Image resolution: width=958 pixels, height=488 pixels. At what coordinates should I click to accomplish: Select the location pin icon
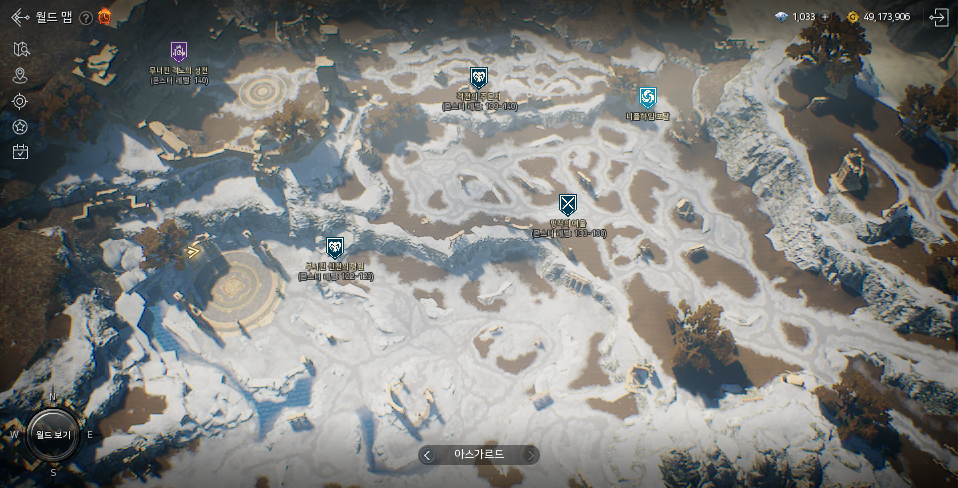pos(20,75)
